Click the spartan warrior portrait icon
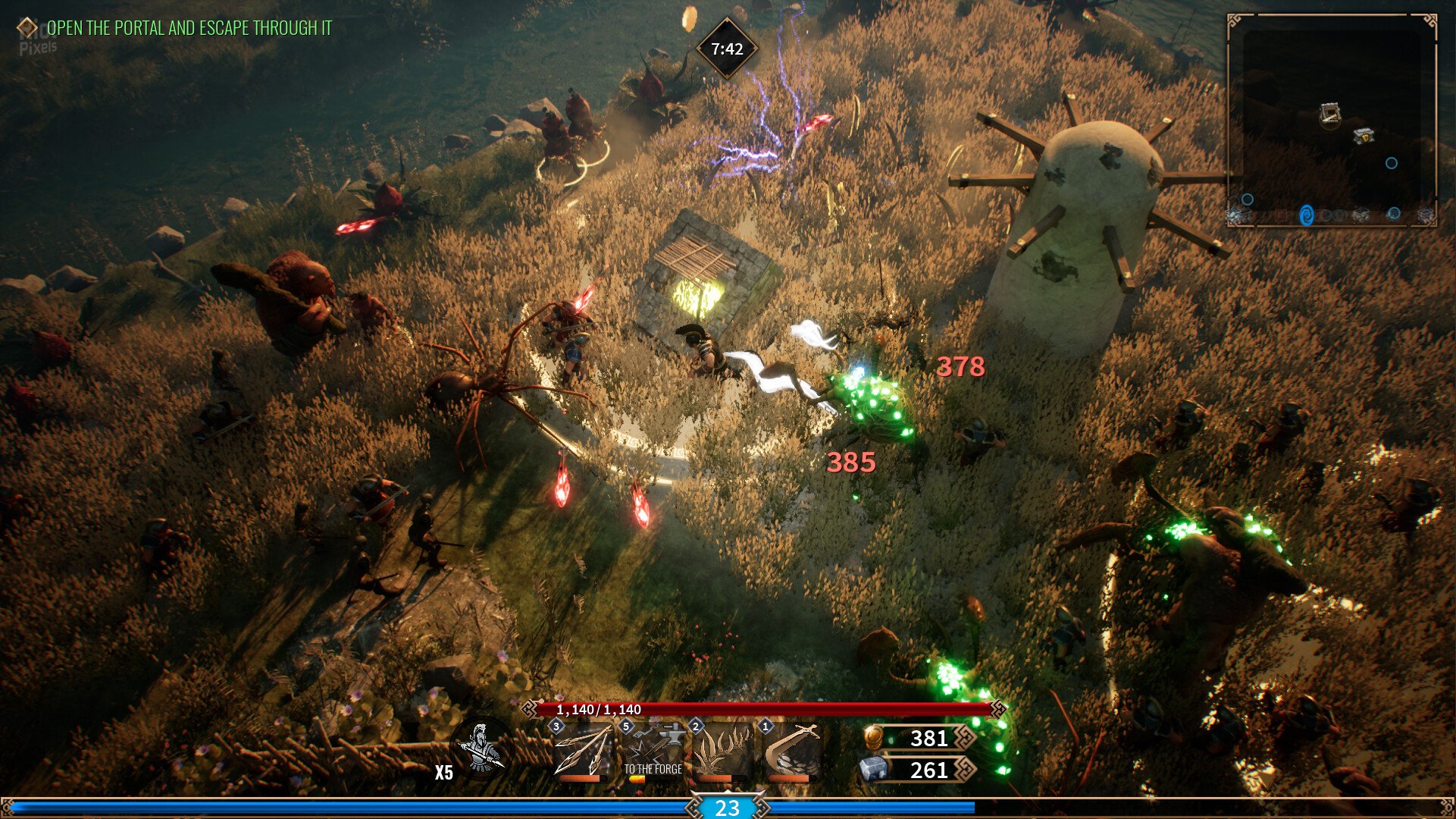Screen dimensions: 1456x819 click(x=480, y=750)
